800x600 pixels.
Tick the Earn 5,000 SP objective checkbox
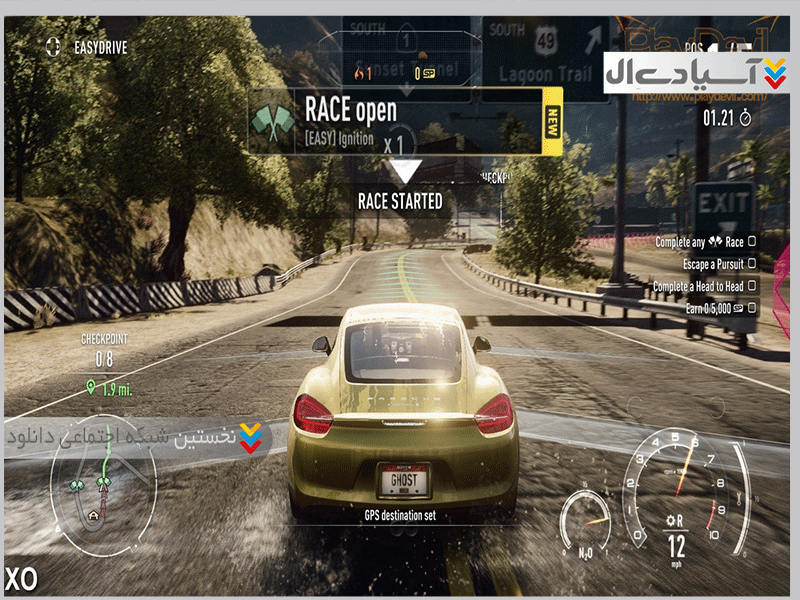coord(751,308)
